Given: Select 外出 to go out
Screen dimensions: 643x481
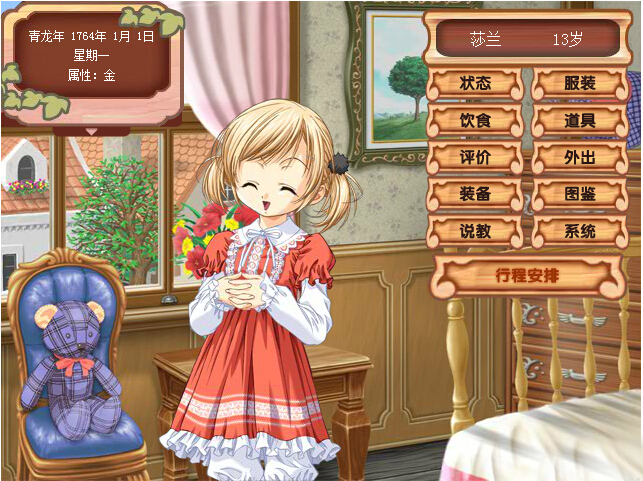Looking at the screenshot, I should 579,158.
